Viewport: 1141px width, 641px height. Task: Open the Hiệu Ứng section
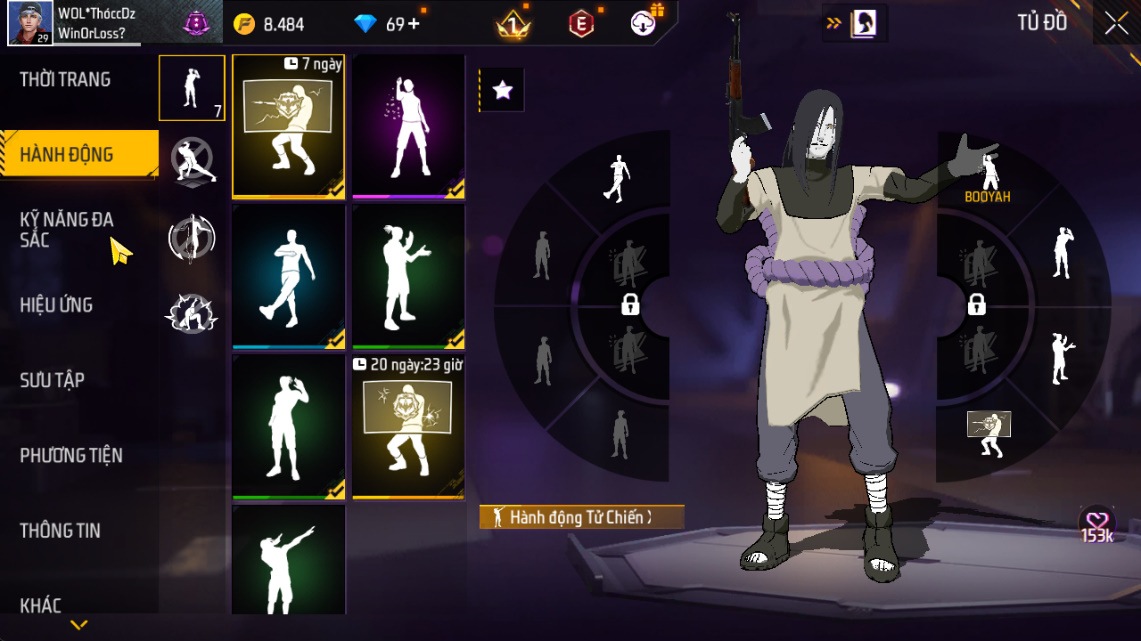click(56, 305)
